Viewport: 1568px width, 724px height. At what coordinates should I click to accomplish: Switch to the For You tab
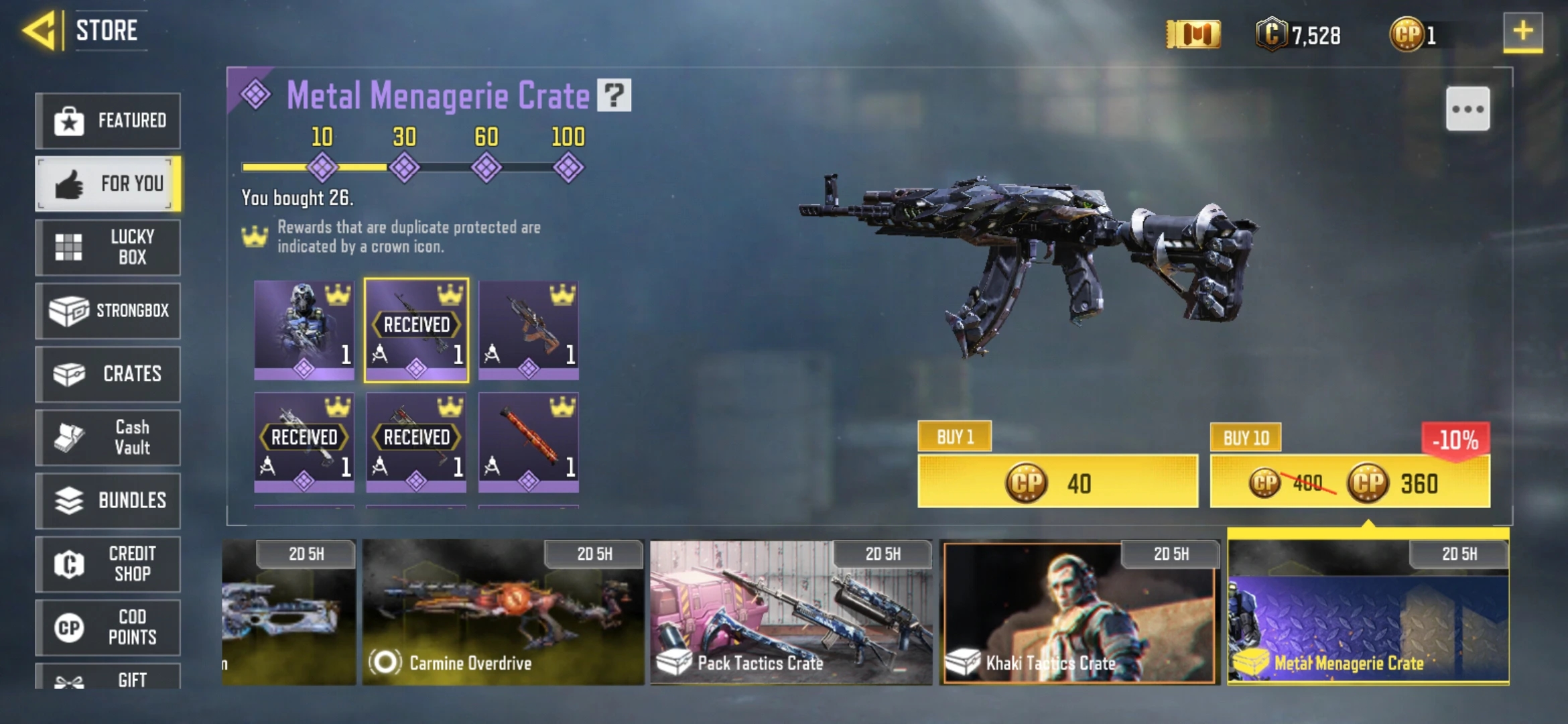[x=108, y=184]
